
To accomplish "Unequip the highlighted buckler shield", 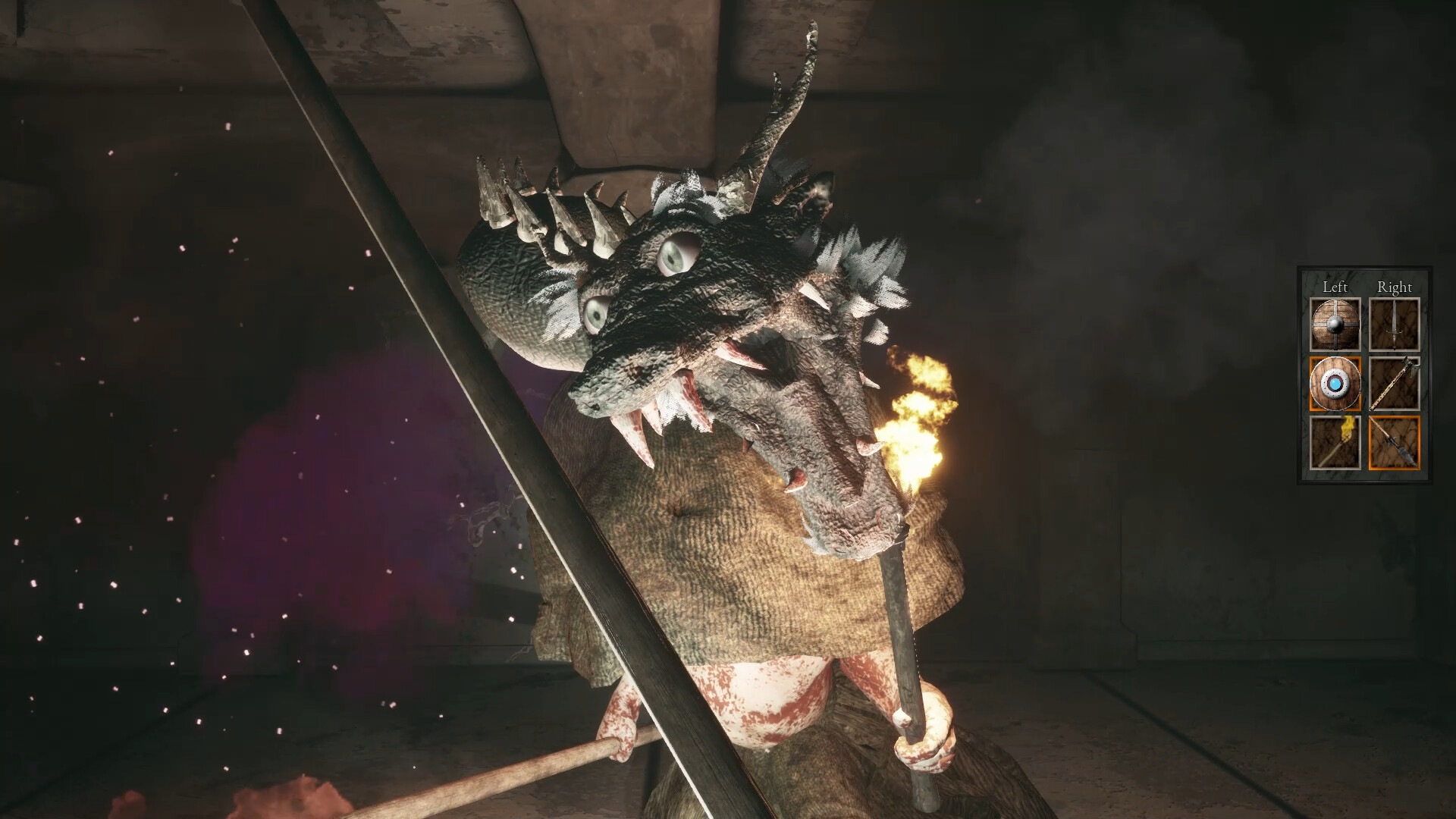I will point(1335,383).
